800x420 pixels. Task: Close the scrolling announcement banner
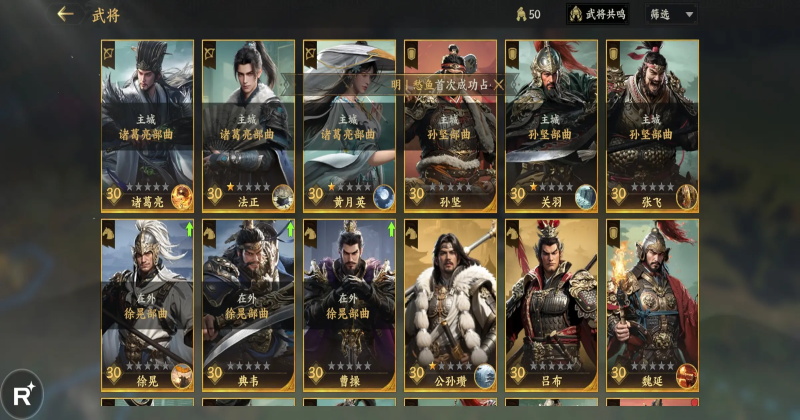tap(499, 85)
